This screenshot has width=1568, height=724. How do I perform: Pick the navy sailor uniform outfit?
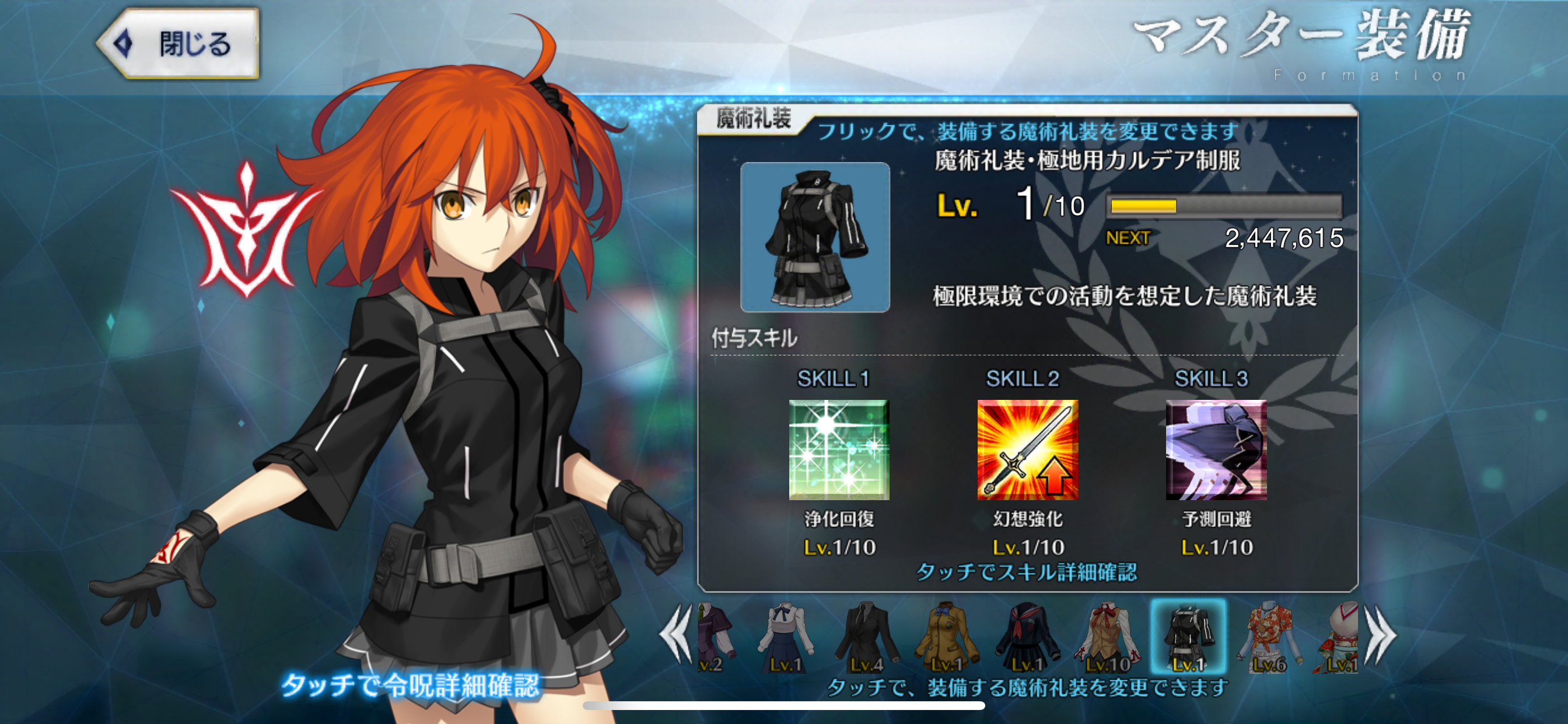(x=1027, y=637)
